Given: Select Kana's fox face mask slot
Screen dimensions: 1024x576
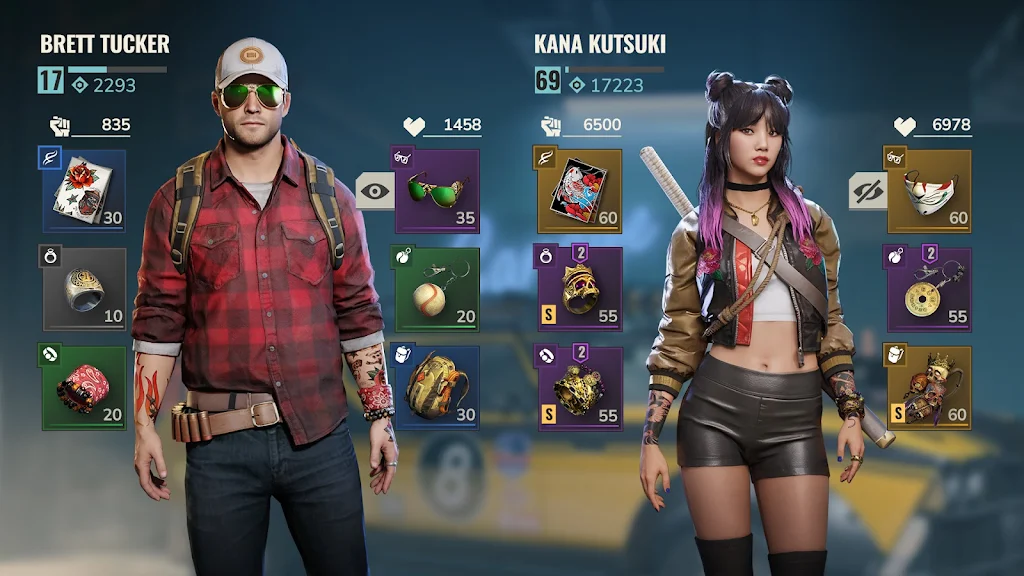Looking at the screenshot, I should [x=928, y=191].
